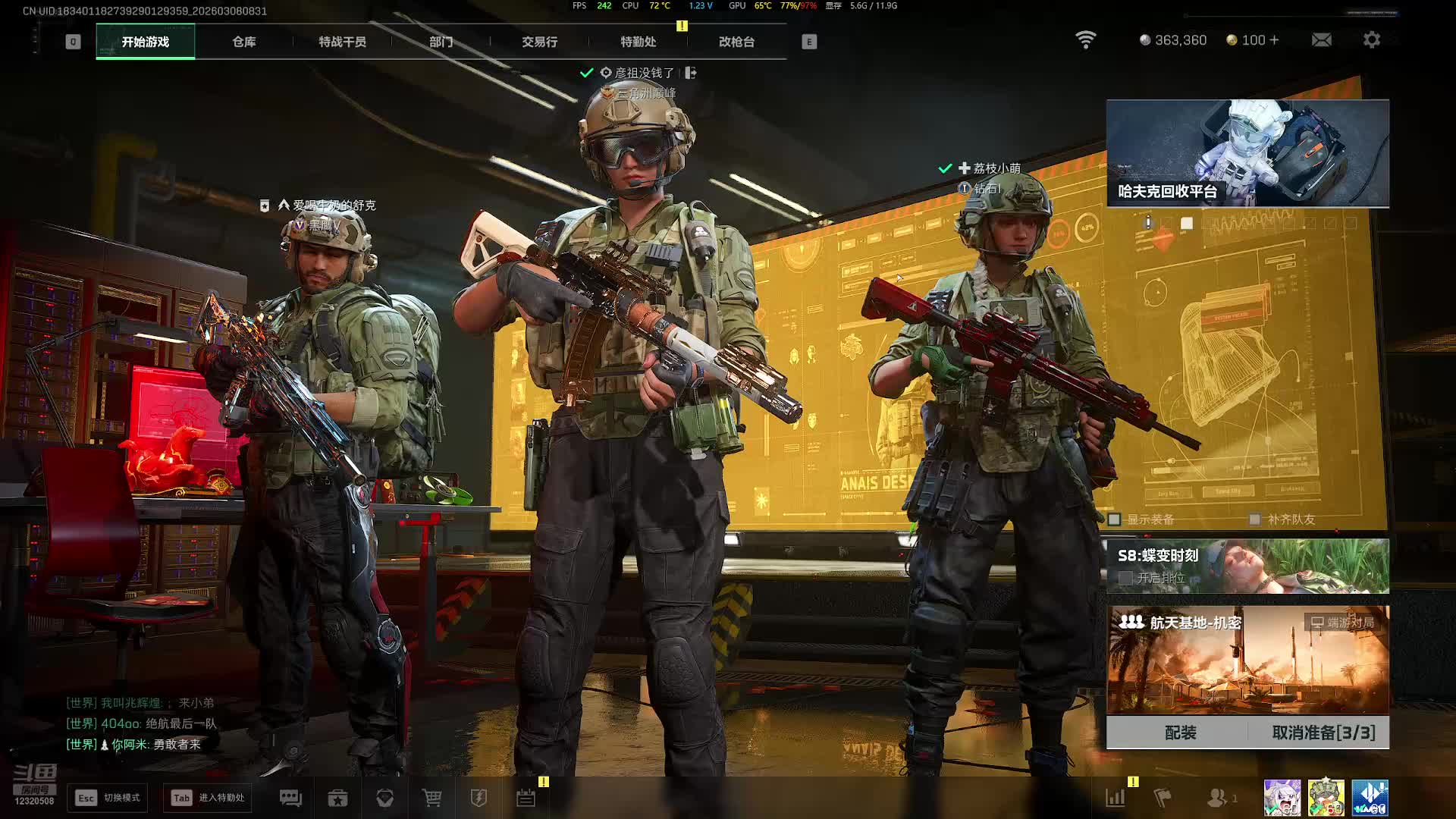The width and height of the screenshot is (1456, 819).
Task: Open the settings gear icon
Action: [x=1371, y=40]
